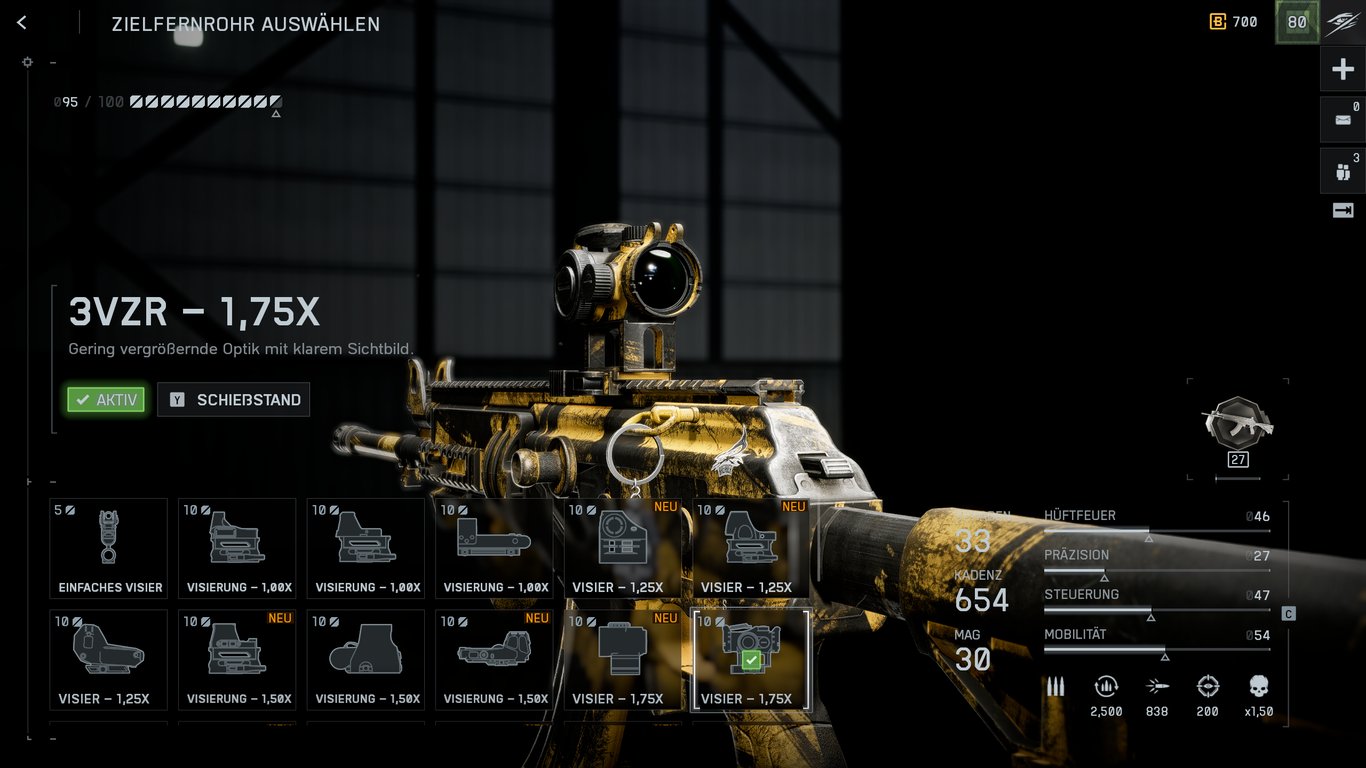Select the weapon emblem marked 27
Image resolution: width=1366 pixels, height=768 pixels.
click(1238, 430)
